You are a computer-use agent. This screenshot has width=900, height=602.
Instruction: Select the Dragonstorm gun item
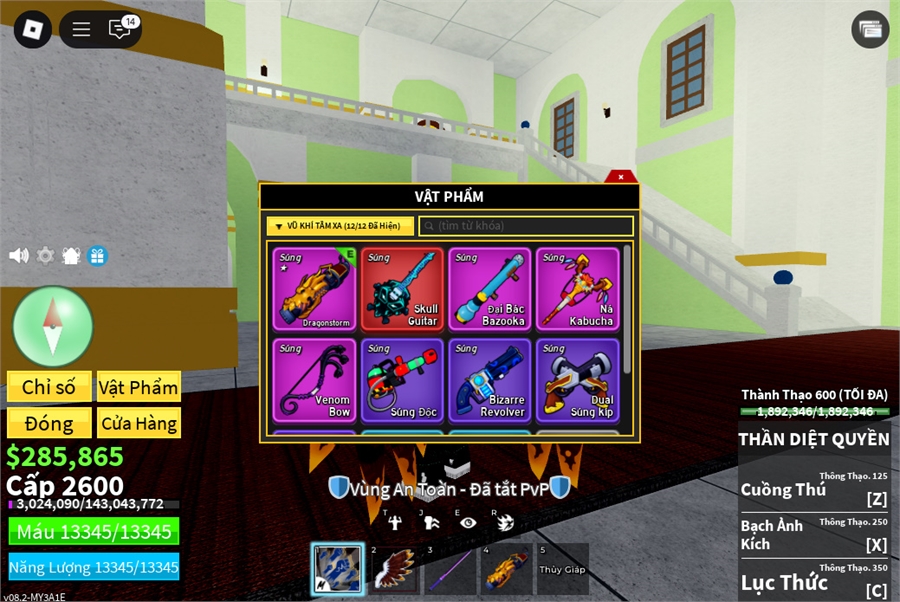(313, 289)
